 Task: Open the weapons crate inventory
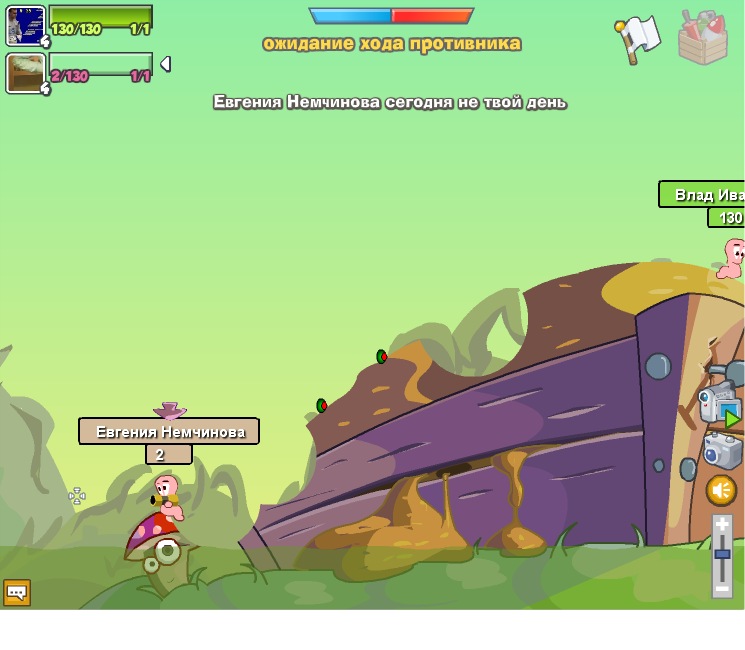tap(702, 39)
